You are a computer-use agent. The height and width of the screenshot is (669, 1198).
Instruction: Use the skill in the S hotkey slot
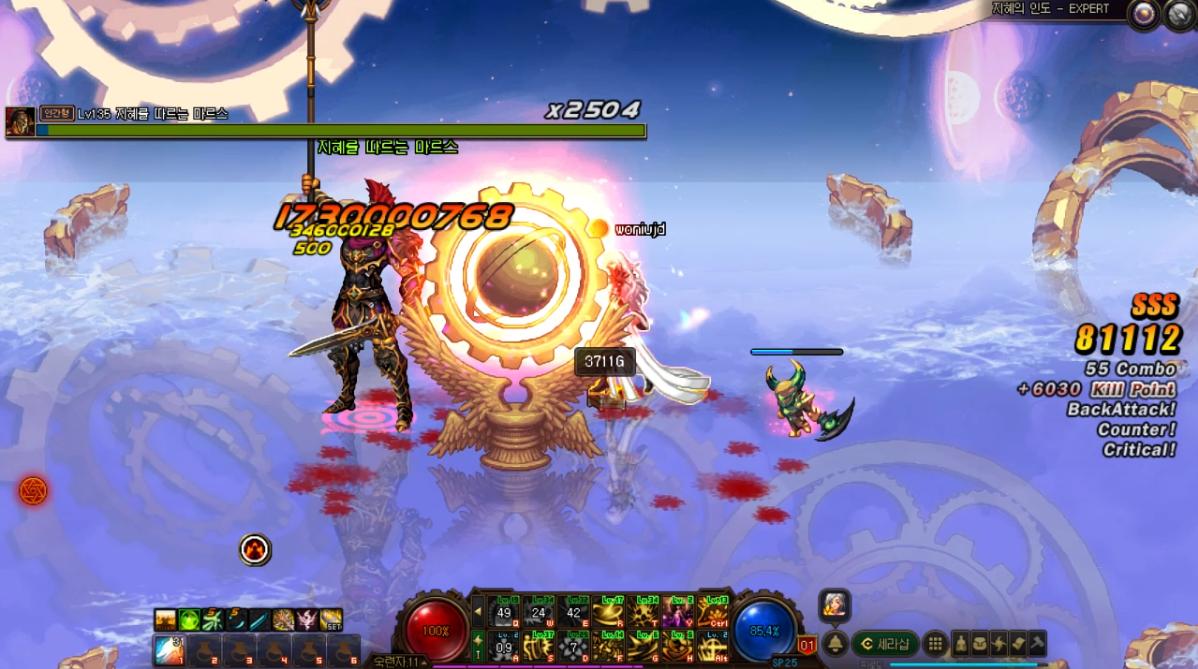539,645
